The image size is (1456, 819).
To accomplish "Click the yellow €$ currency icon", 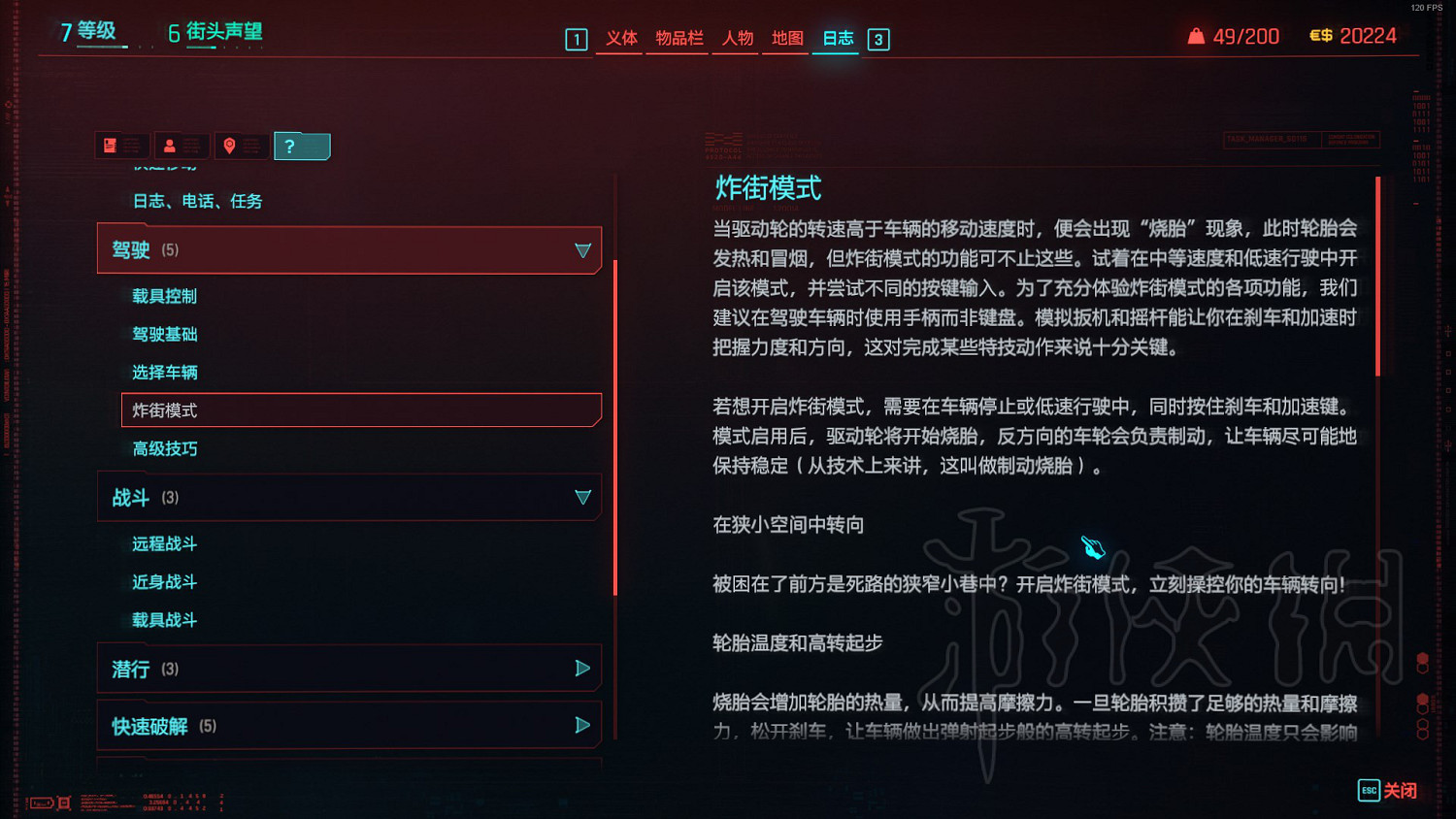I will [x=1319, y=35].
